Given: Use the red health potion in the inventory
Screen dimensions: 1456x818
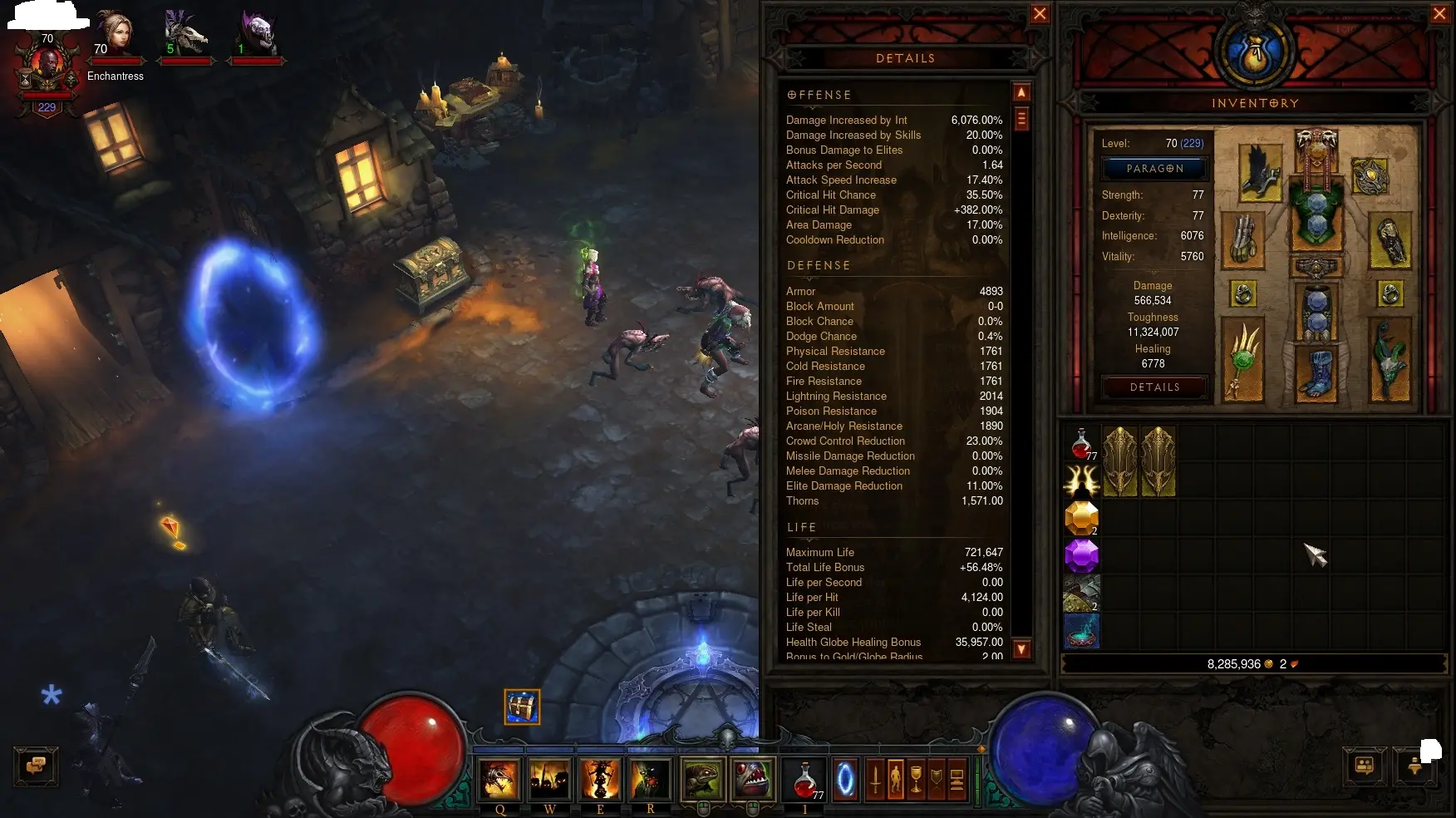Looking at the screenshot, I should point(1081,443).
